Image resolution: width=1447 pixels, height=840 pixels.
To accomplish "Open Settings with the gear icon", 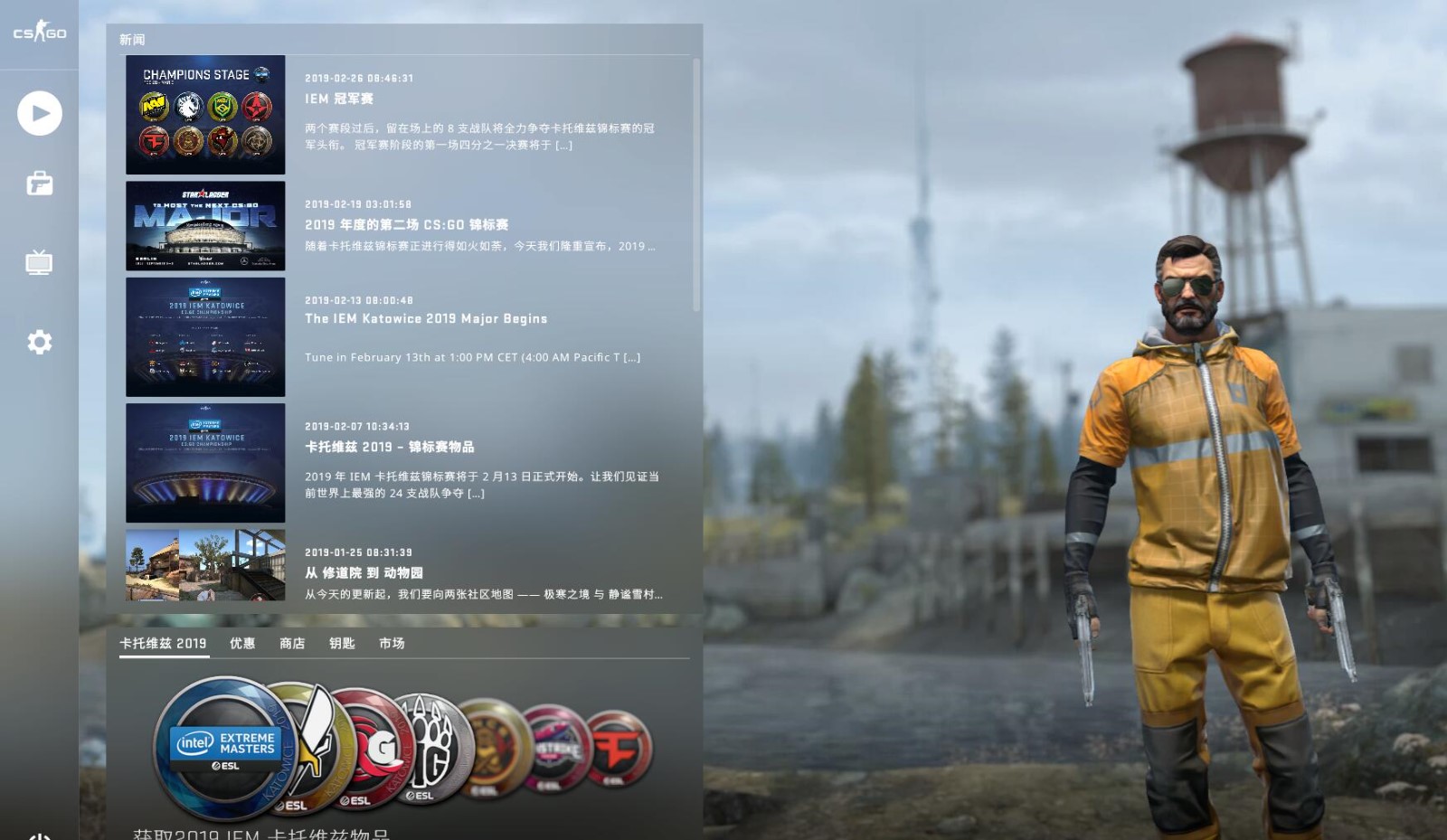I will (x=38, y=342).
